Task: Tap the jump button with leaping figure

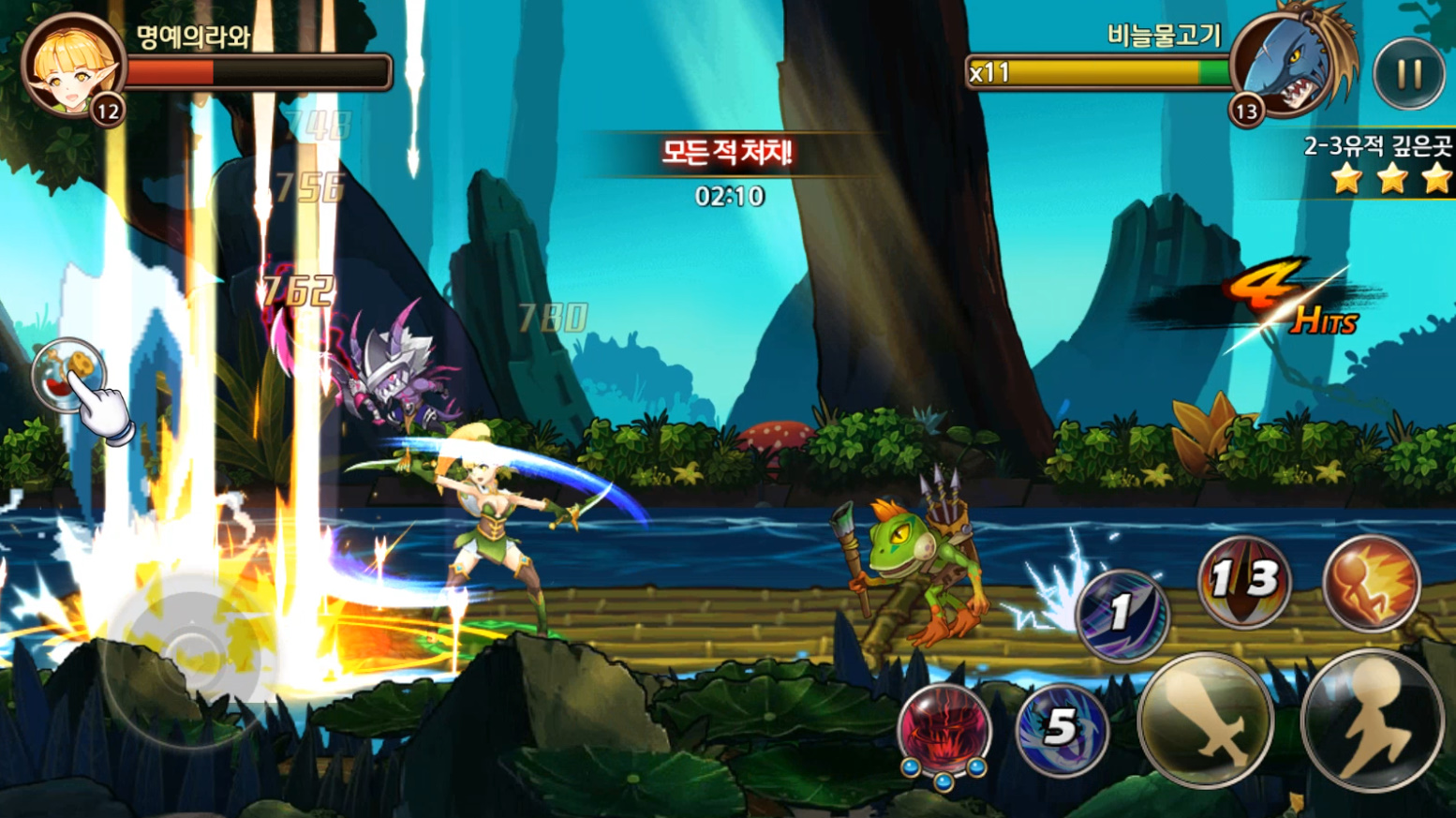Action: click(x=1372, y=720)
